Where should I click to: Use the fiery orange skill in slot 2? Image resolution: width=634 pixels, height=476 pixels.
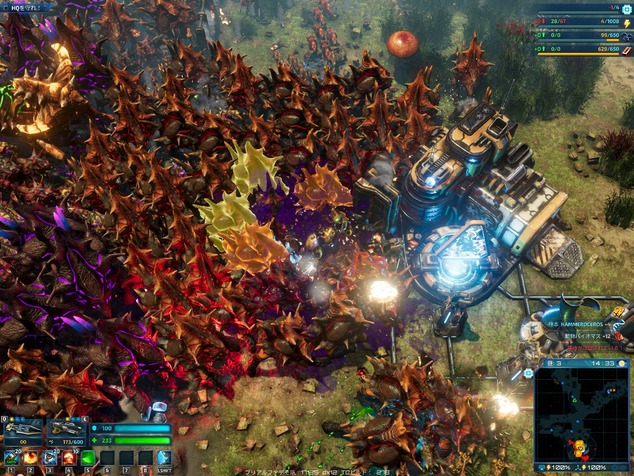(30, 458)
